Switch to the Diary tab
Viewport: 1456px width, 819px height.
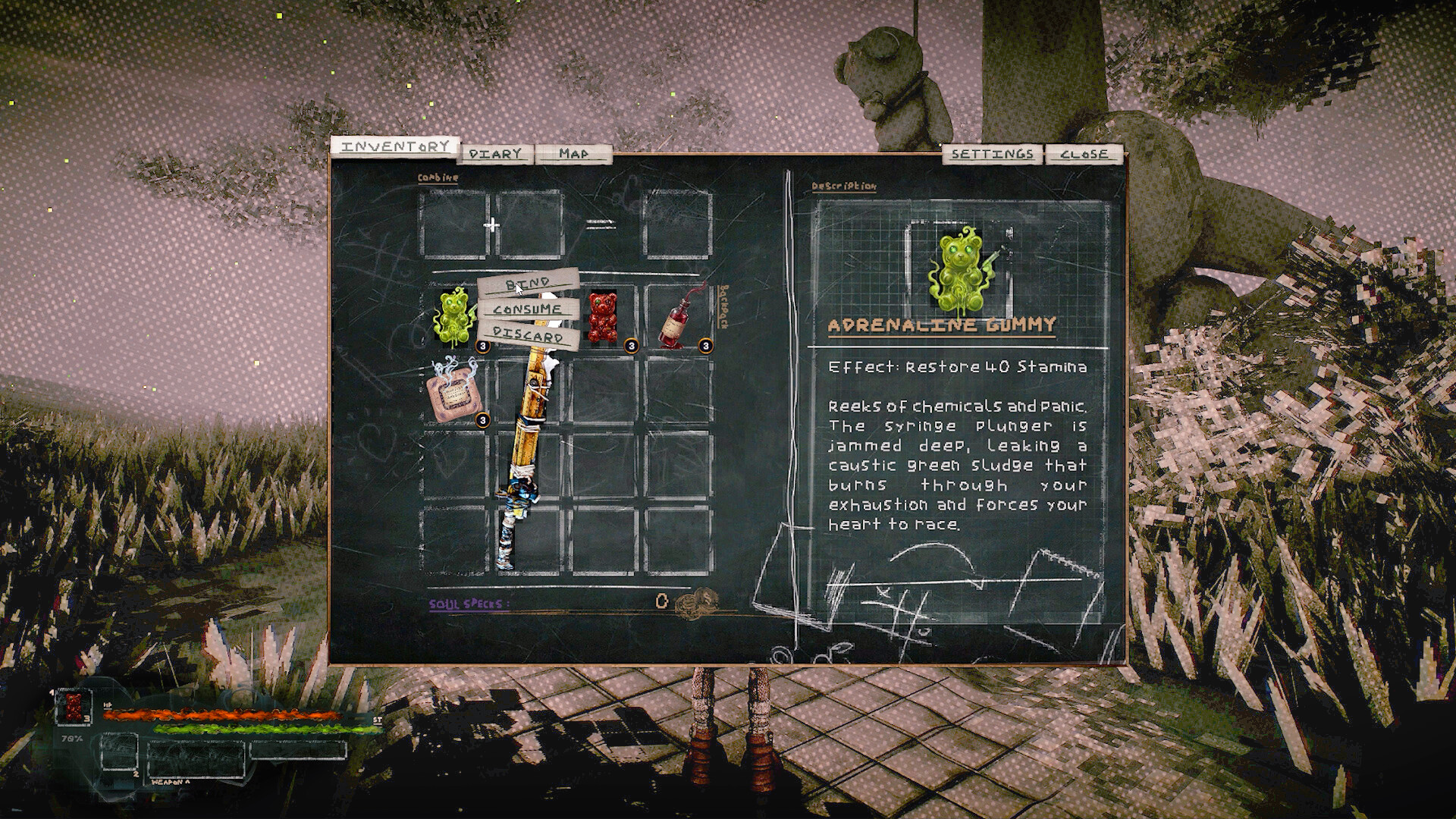point(494,152)
